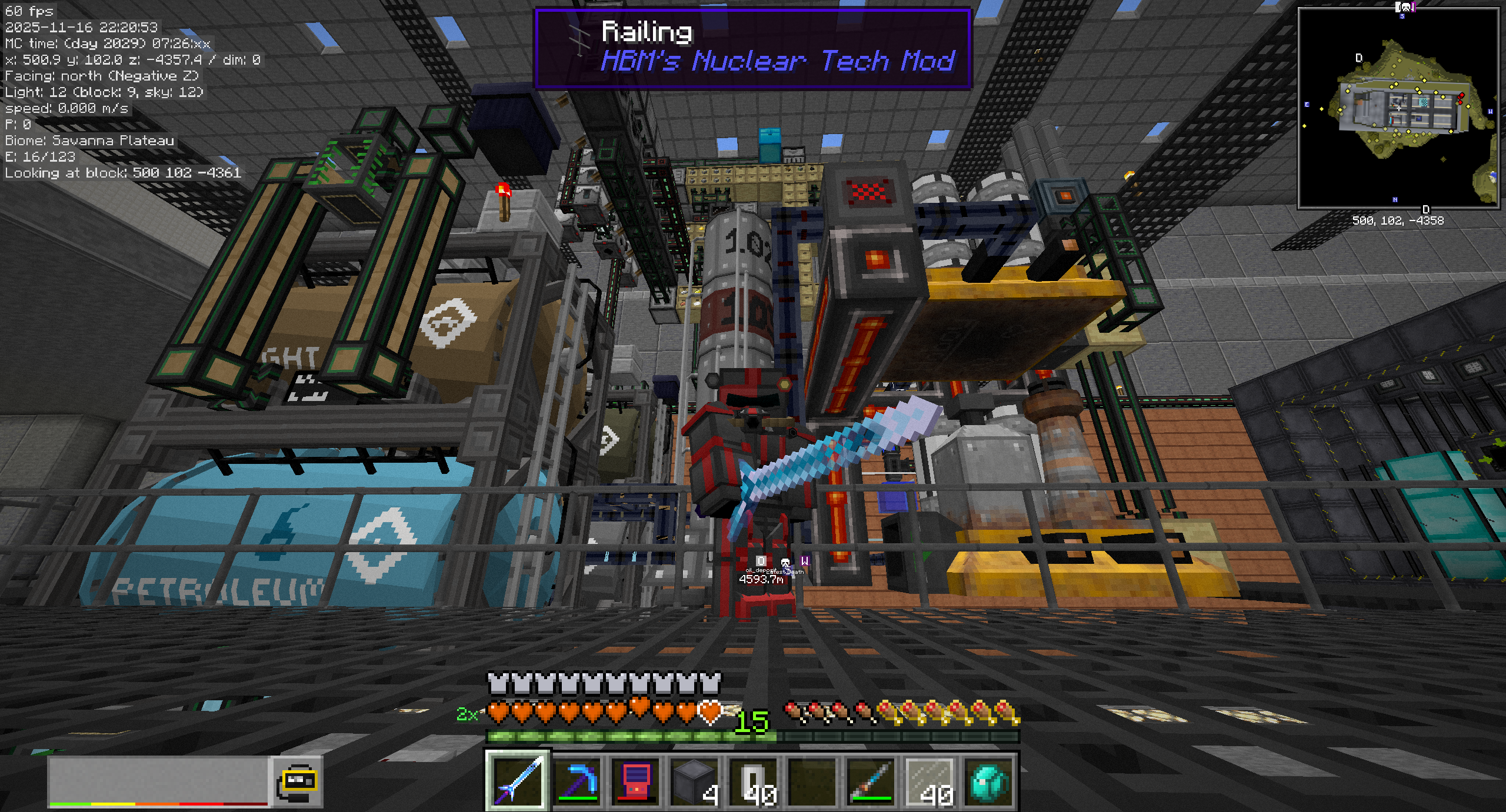Viewport: 1506px width, 812px height.
Task: Select the teal backpack hotbar slot
Action: click(x=989, y=780)
